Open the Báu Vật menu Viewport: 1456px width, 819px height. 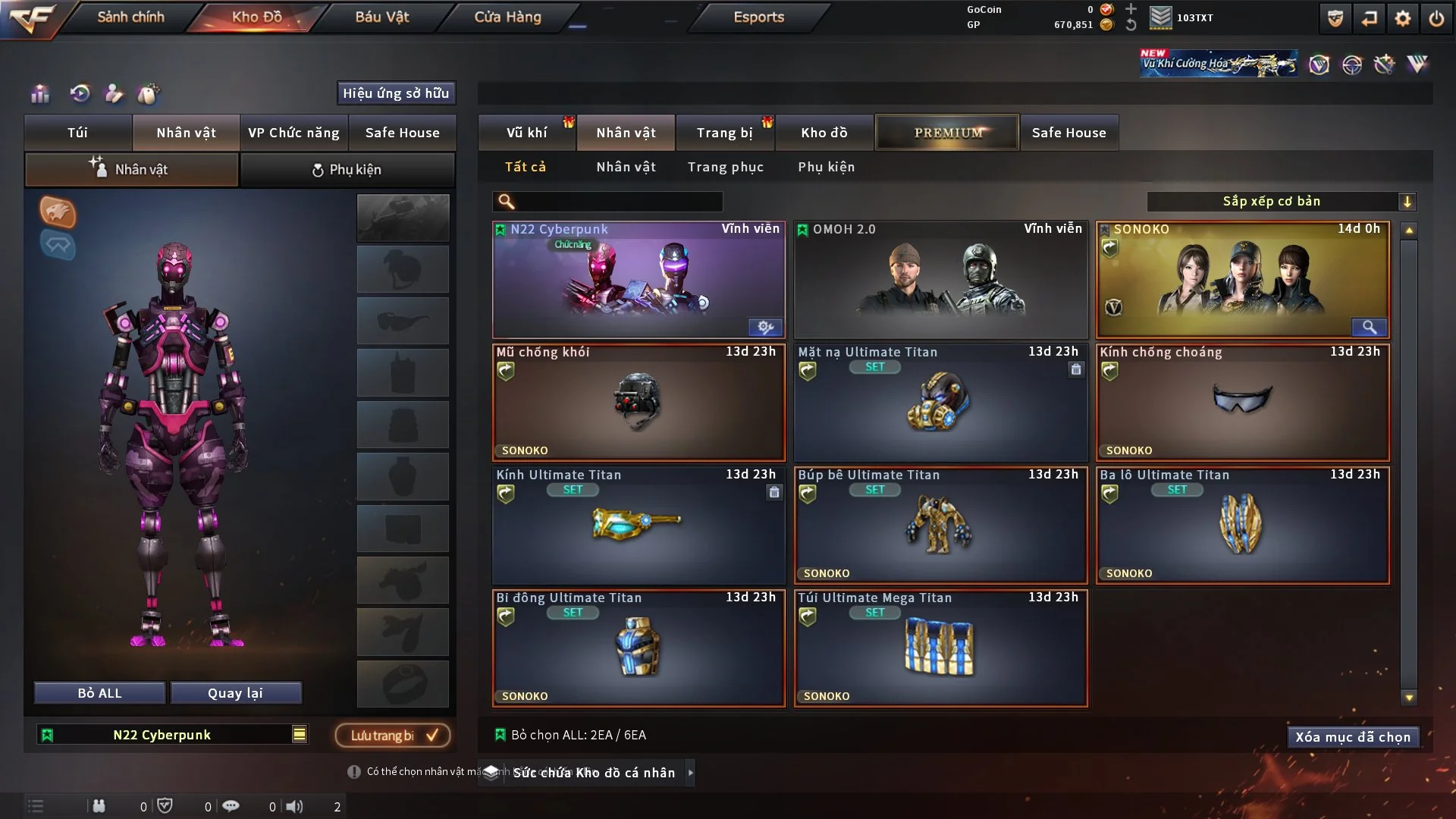[x=381, y=17]
